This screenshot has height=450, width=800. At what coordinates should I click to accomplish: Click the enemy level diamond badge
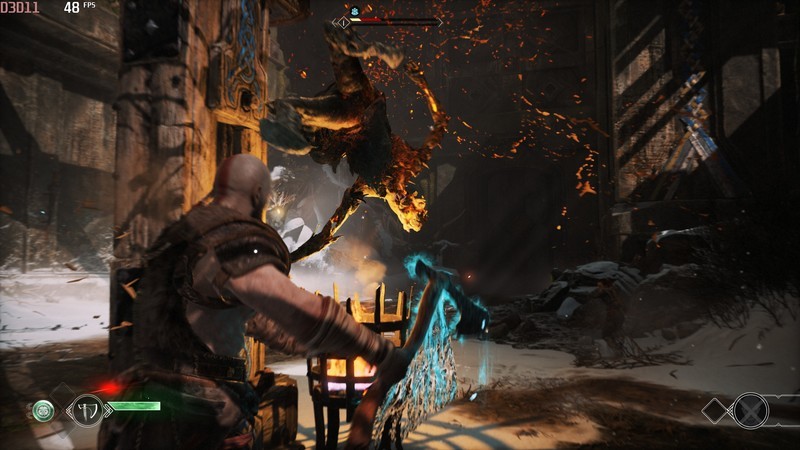click(344, 21)
